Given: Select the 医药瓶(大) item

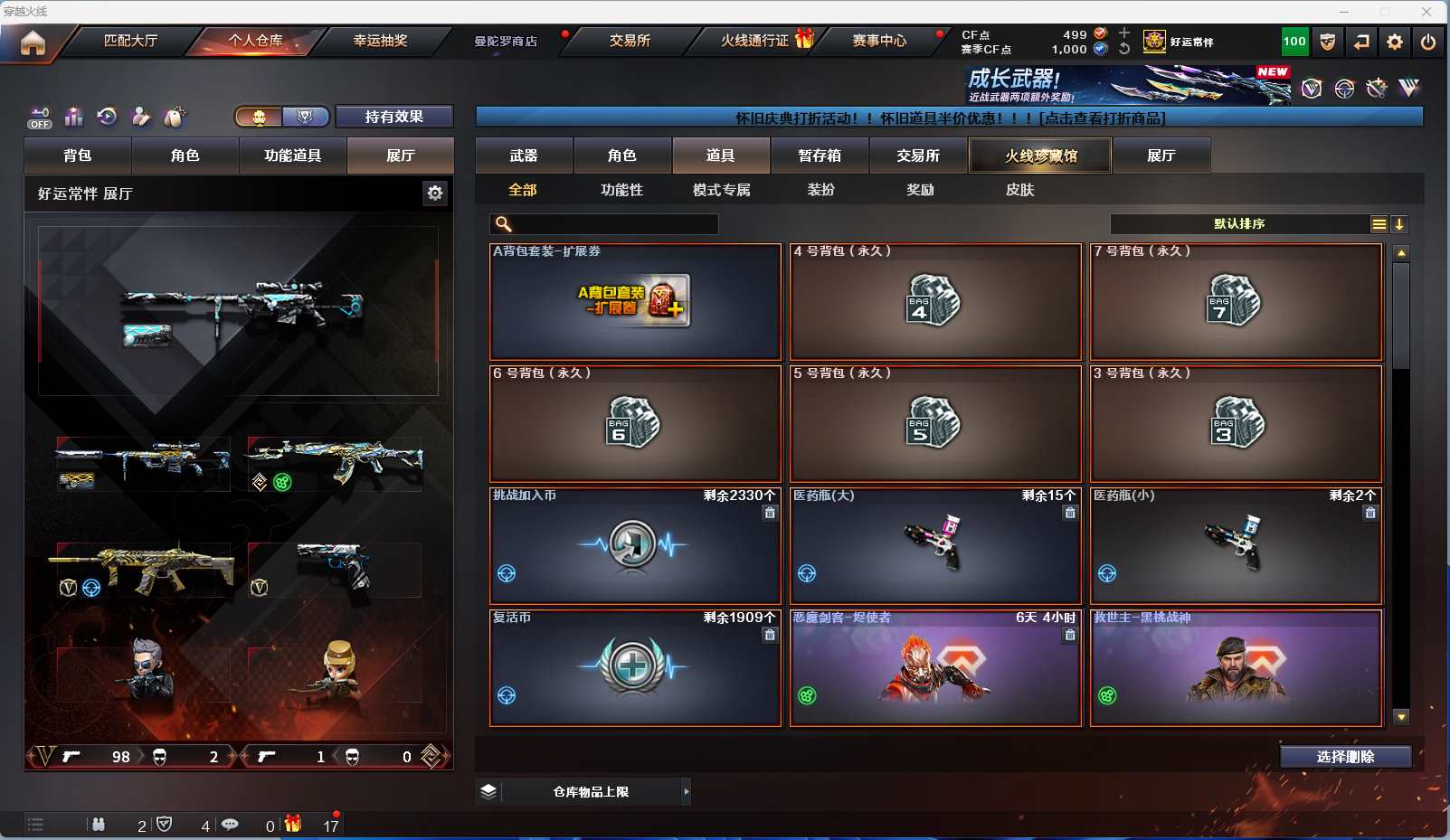Looking at the screenshot, I should (x=935, y=546).
